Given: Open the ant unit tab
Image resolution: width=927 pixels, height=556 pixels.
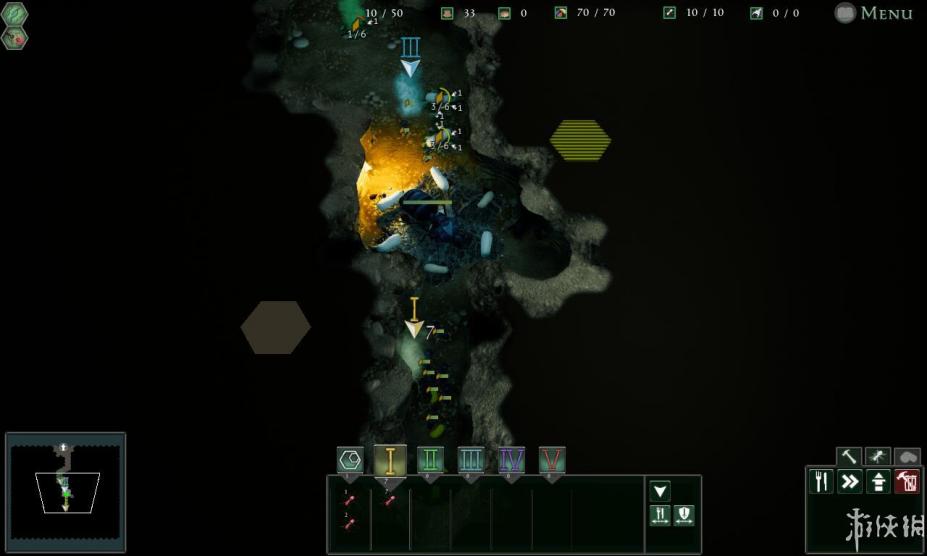Looking at the screenshot, I should pyautogui.click(x=878, y=457).
